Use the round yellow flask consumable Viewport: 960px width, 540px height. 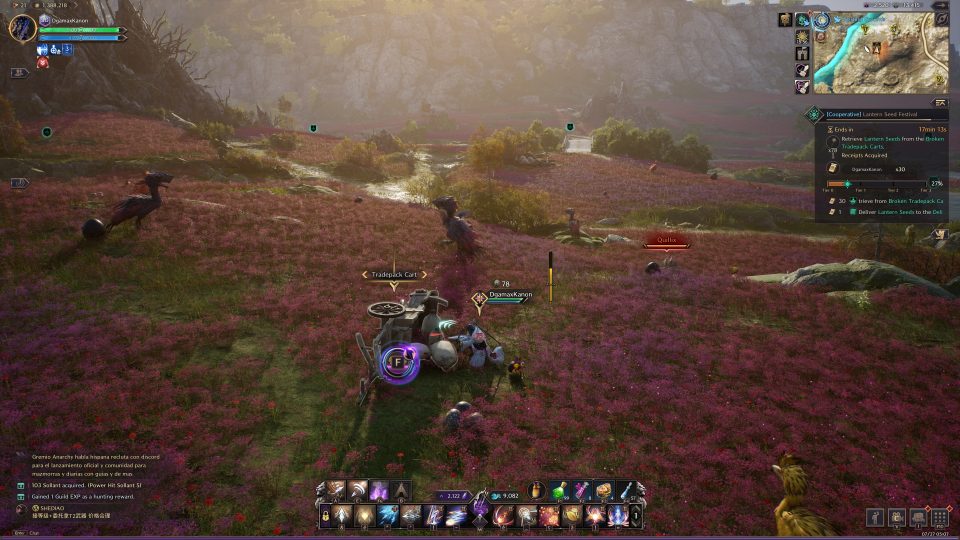point(538,491)
